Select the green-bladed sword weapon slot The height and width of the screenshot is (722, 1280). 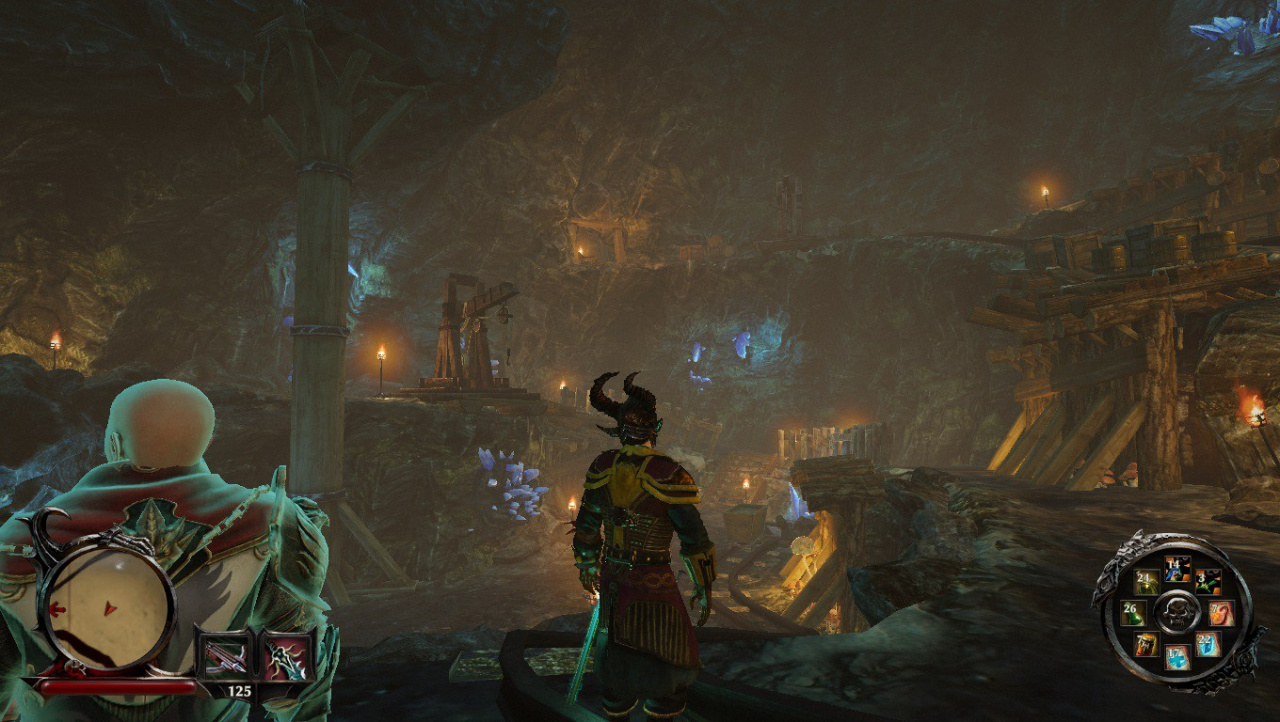[289, 656]
